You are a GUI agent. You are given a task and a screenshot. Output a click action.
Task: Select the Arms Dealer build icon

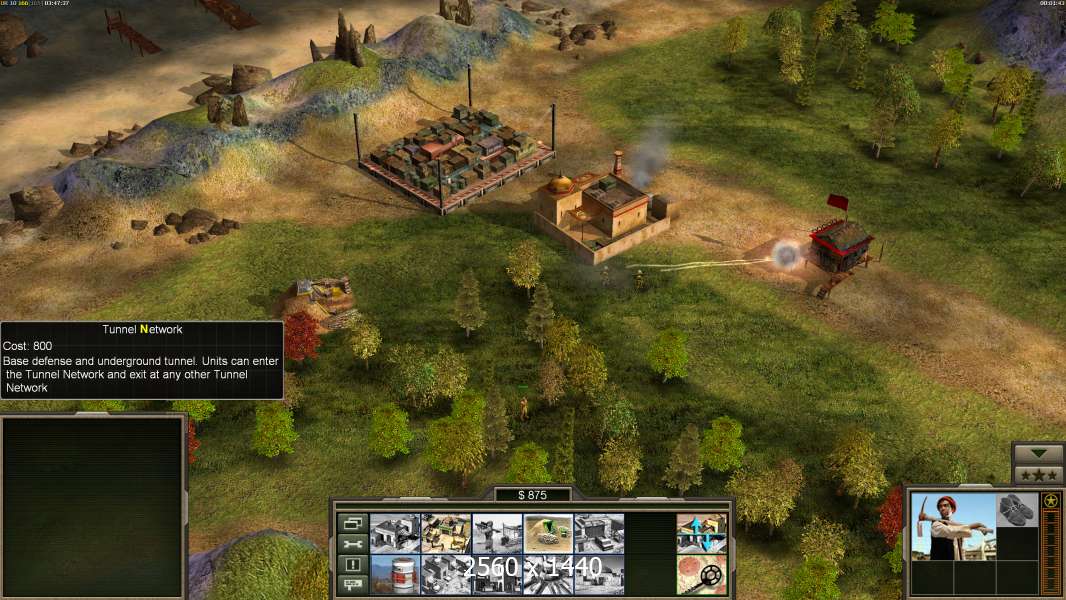tap(446, 574)
